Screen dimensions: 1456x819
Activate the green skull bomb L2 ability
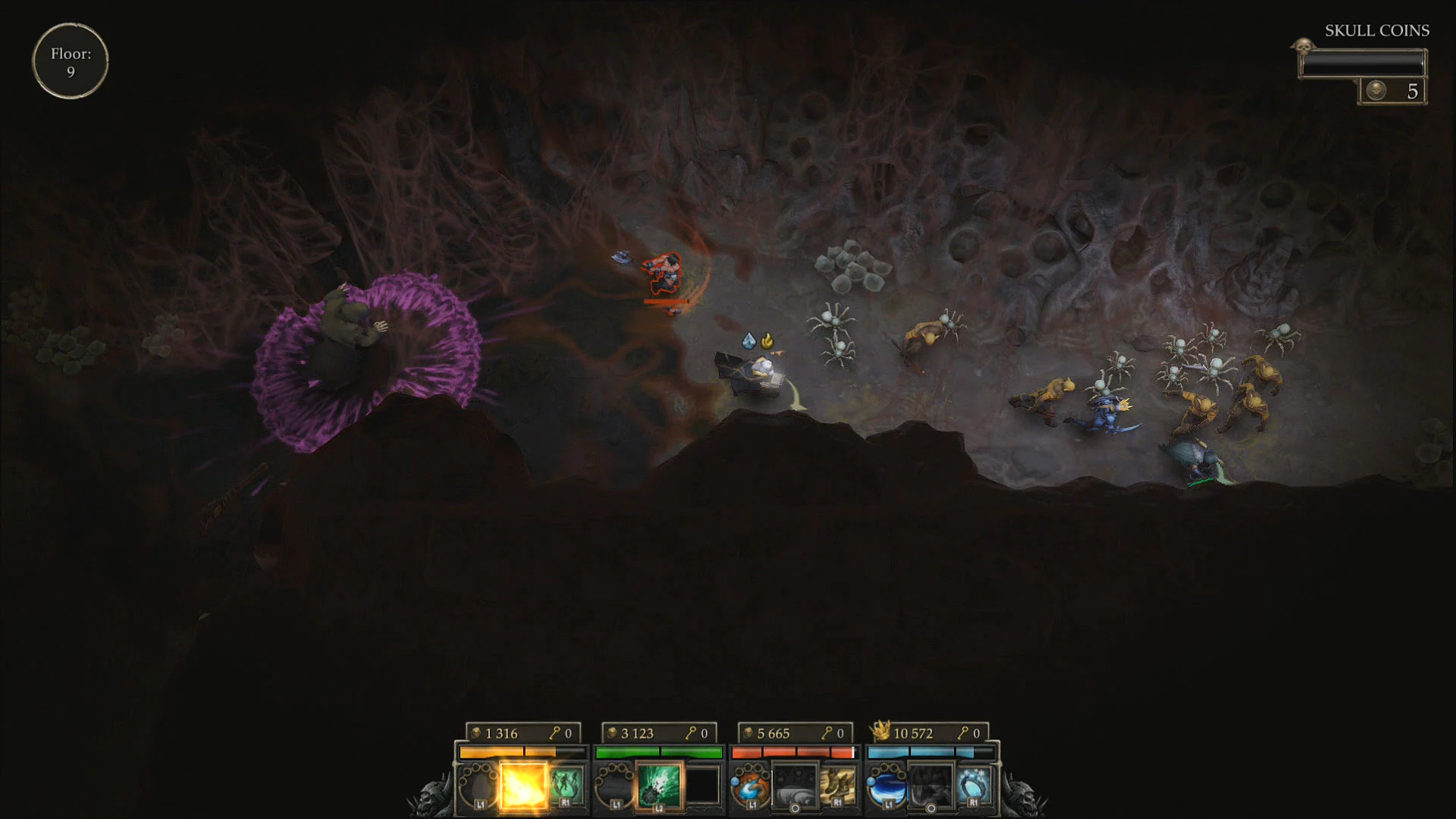tap(658, 785)
